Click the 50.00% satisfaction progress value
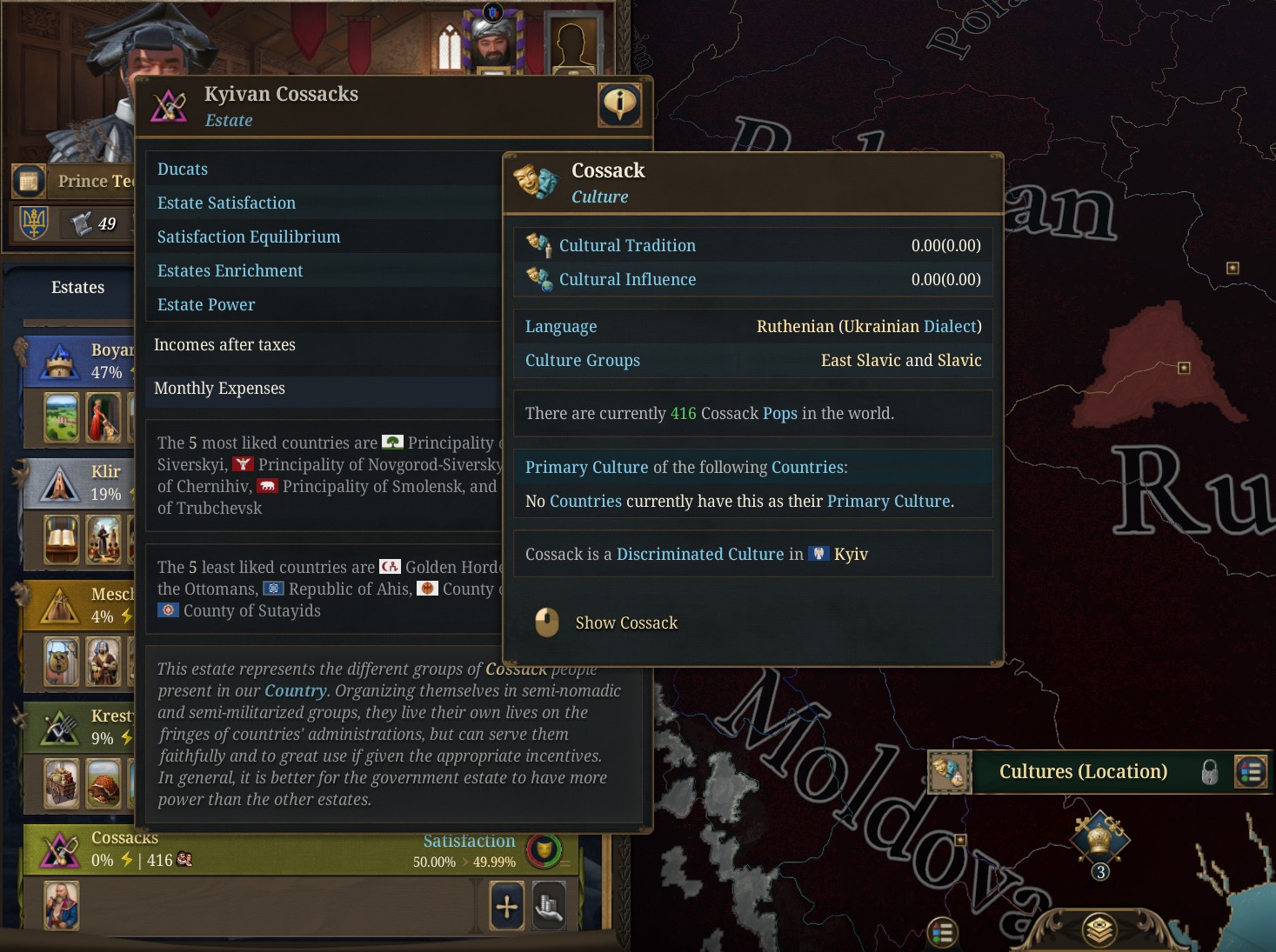1276x952 pixels. point(436,862)
